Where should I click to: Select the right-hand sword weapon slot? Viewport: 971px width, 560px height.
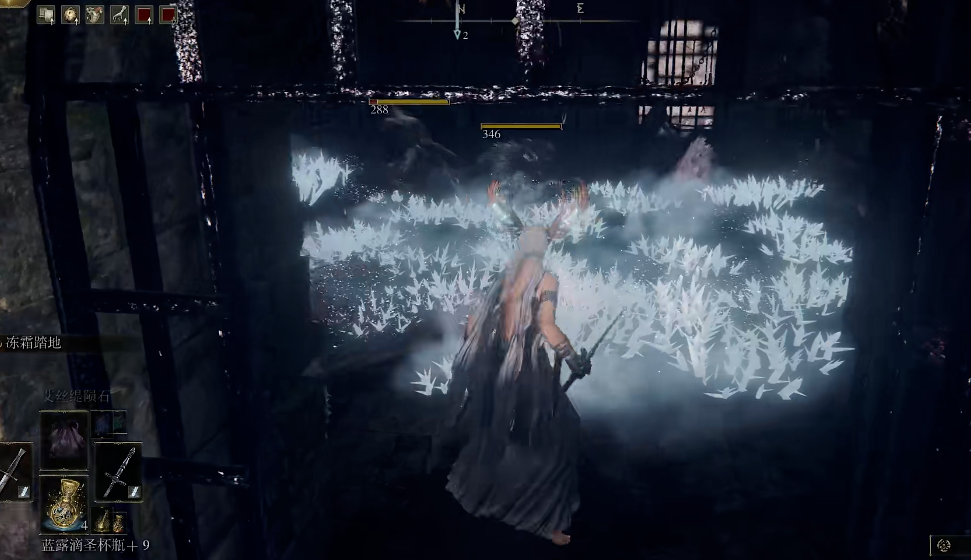click(118, 472)
